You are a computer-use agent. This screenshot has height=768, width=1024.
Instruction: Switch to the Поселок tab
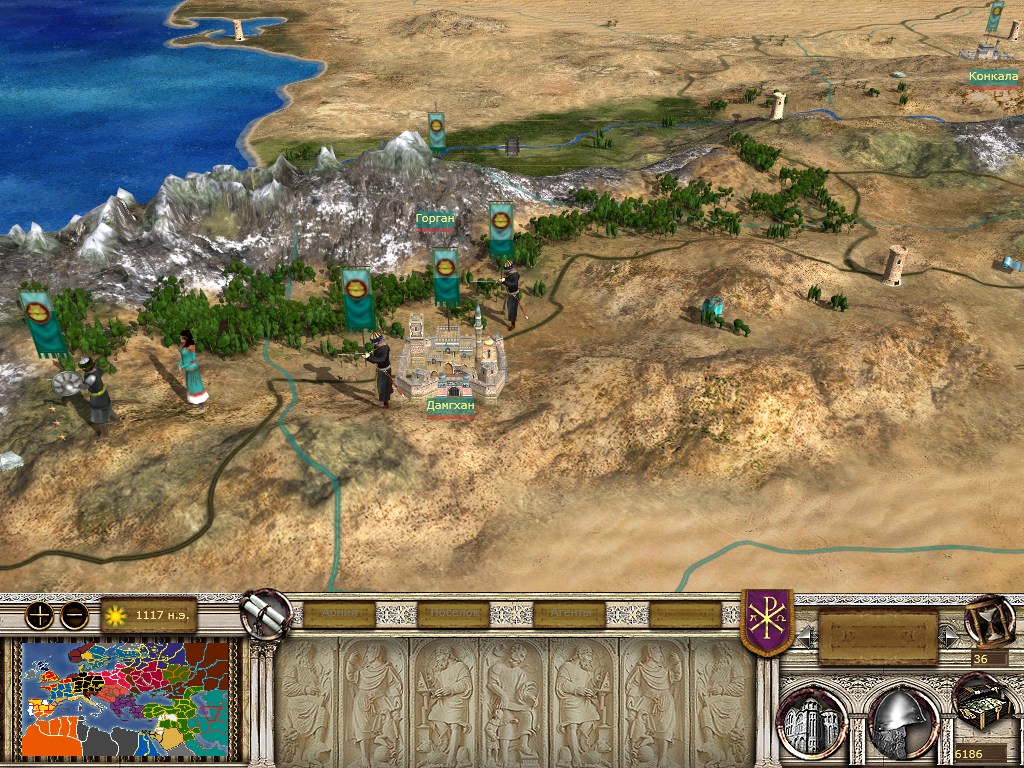[x=453, y=614]
